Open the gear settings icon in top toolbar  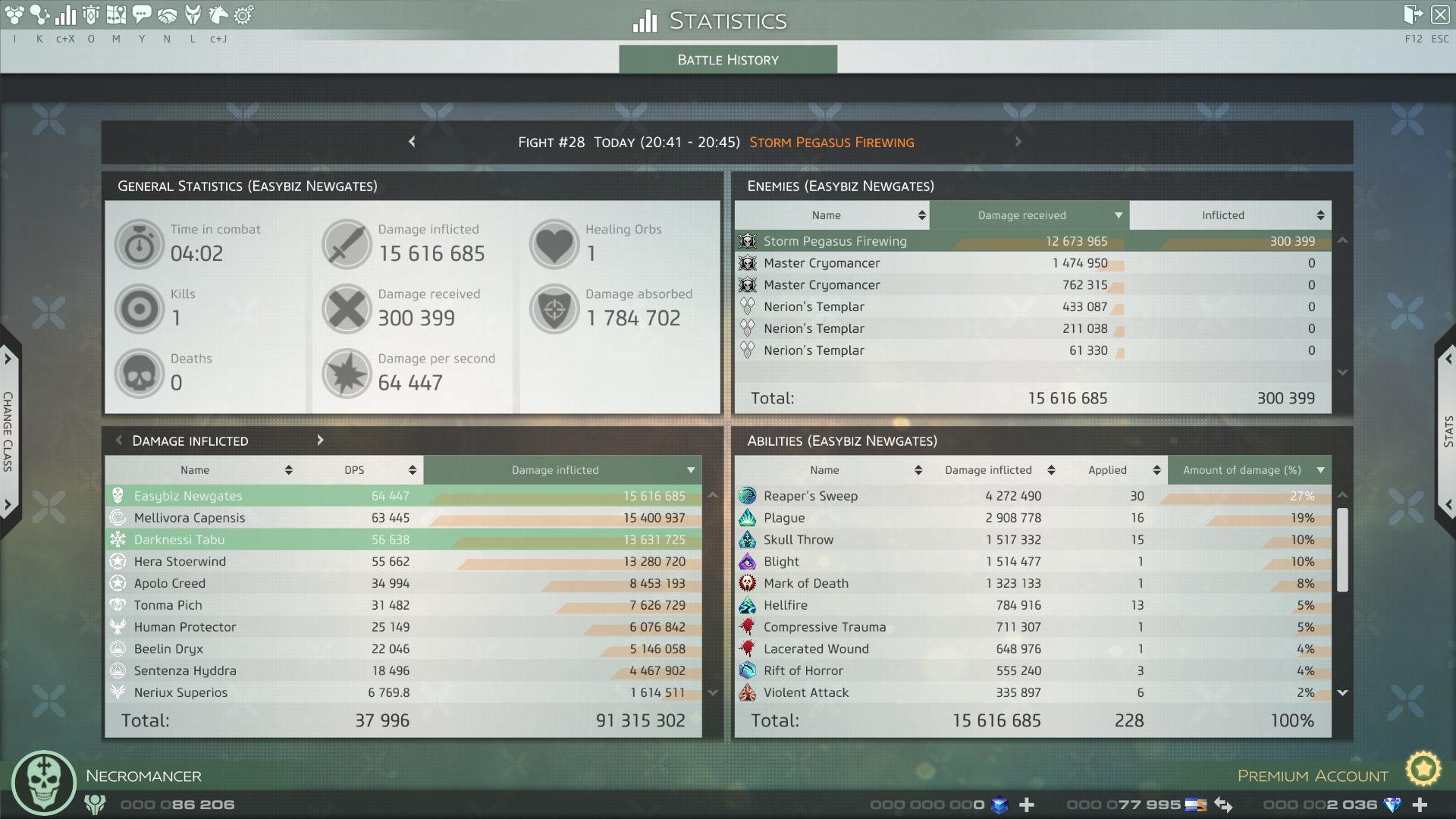coord(243,14)
